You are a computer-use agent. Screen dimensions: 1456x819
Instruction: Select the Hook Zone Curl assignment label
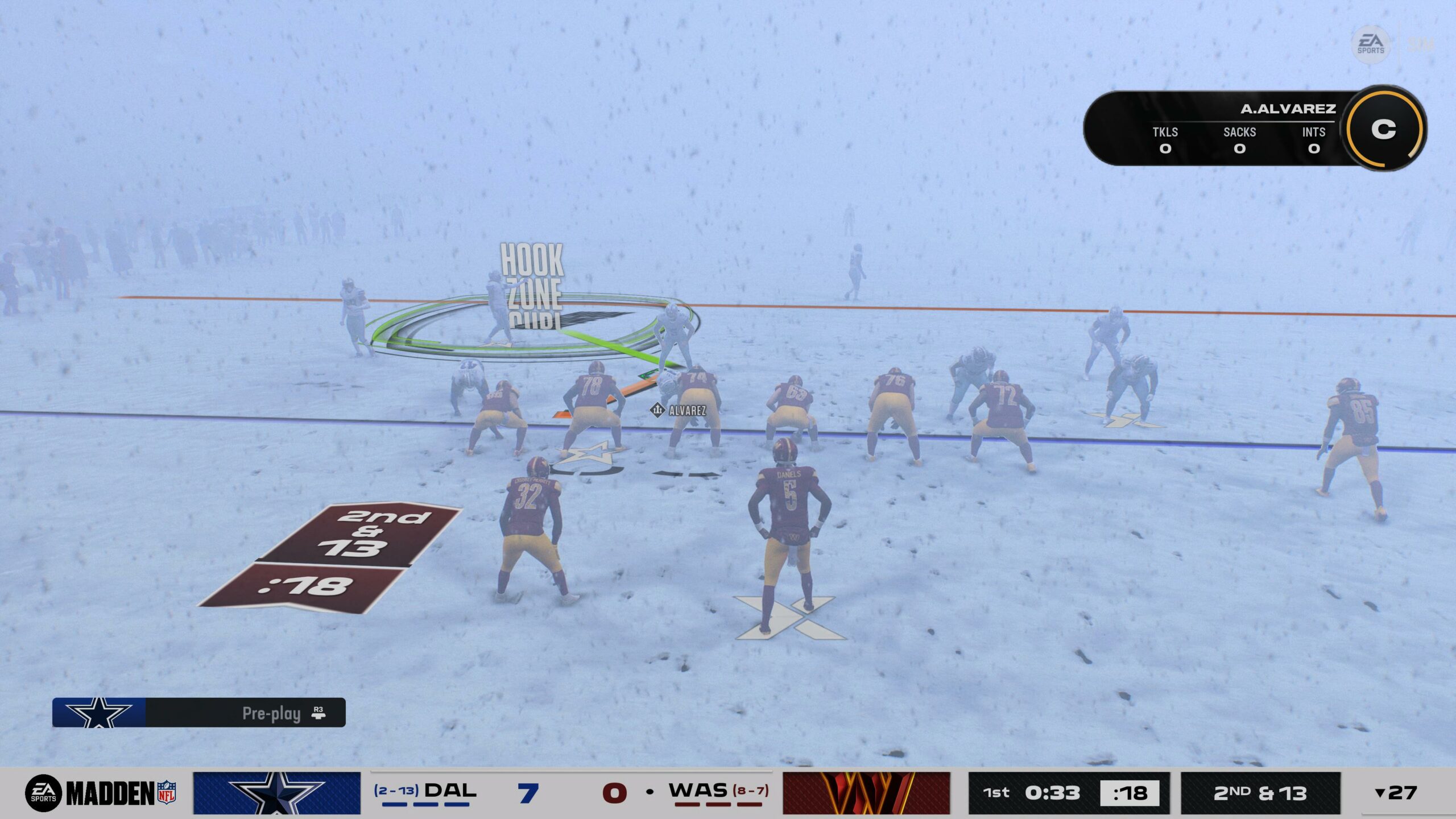click(x=532, y=285)
